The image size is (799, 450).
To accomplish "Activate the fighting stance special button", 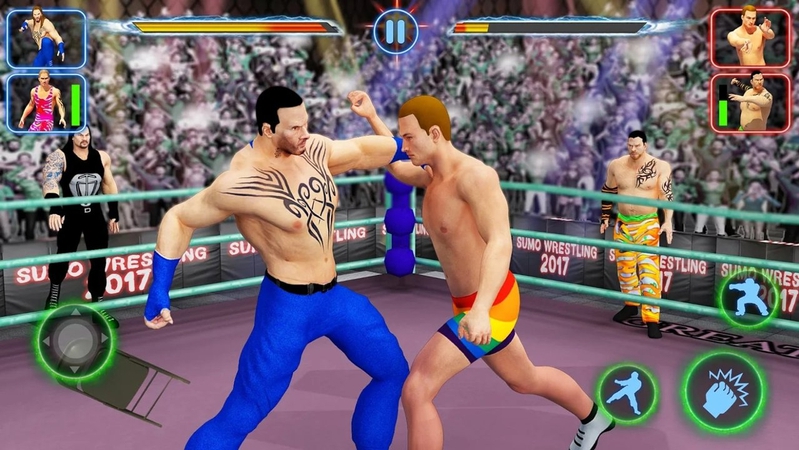I will pos(748,299).
